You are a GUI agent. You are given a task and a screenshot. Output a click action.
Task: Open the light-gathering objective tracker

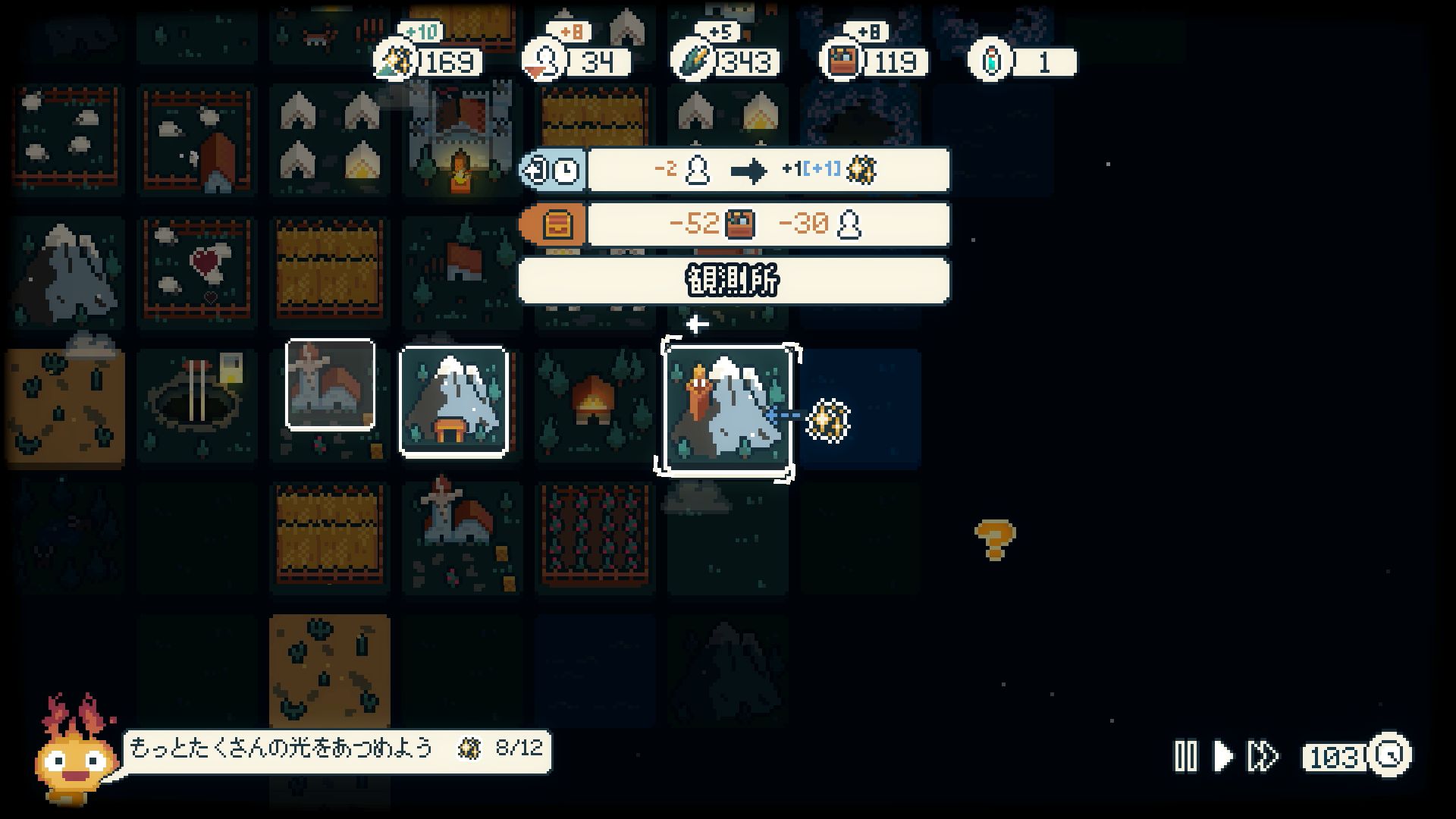click(337, 750)
